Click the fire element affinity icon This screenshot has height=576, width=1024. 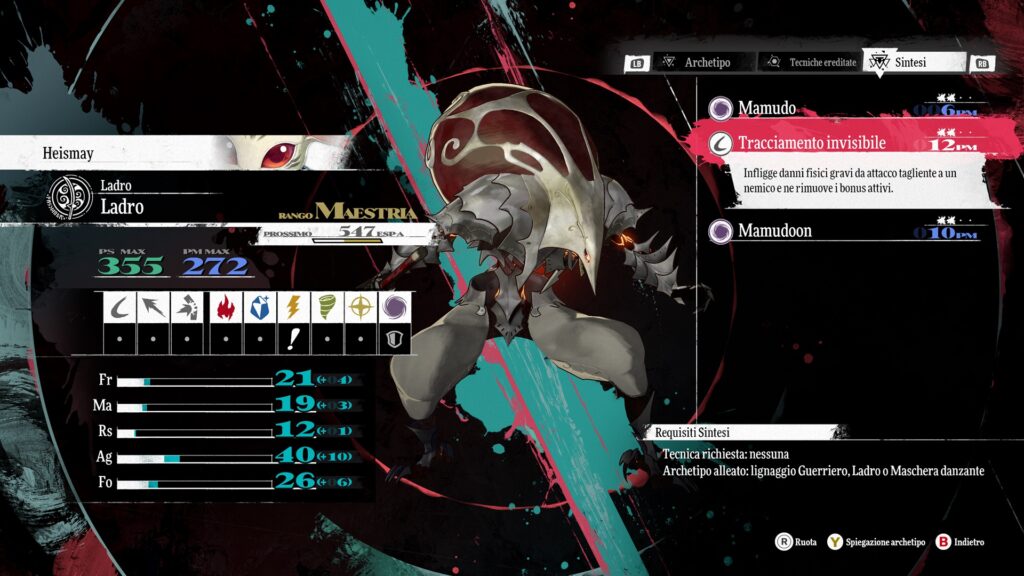pyautogui.click(x=223, y=307)
